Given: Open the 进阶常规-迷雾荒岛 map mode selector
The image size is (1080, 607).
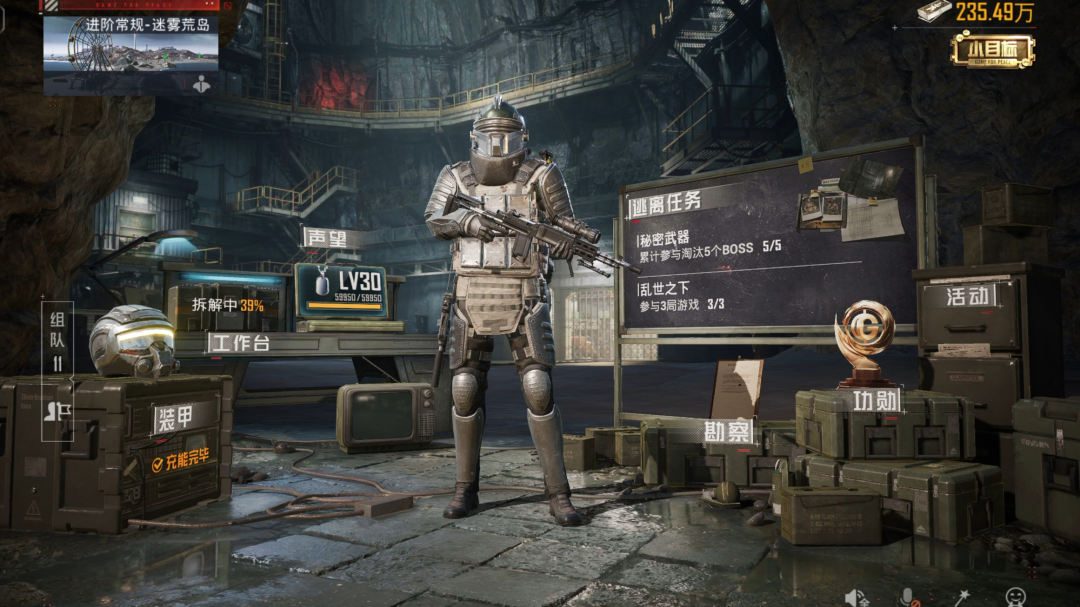Looking at the screenshot, I should point(131,44).
